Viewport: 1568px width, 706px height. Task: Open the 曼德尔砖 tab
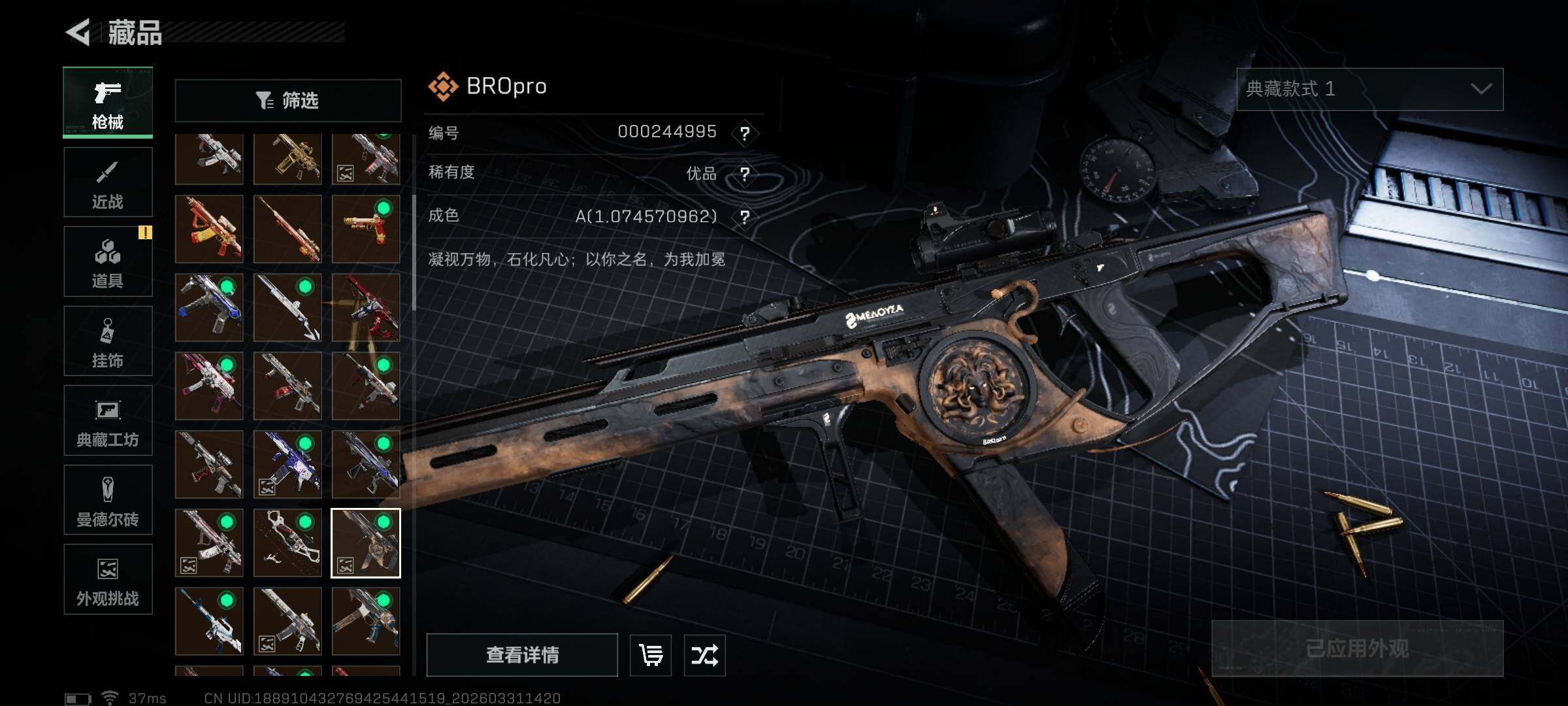(108, 500)
